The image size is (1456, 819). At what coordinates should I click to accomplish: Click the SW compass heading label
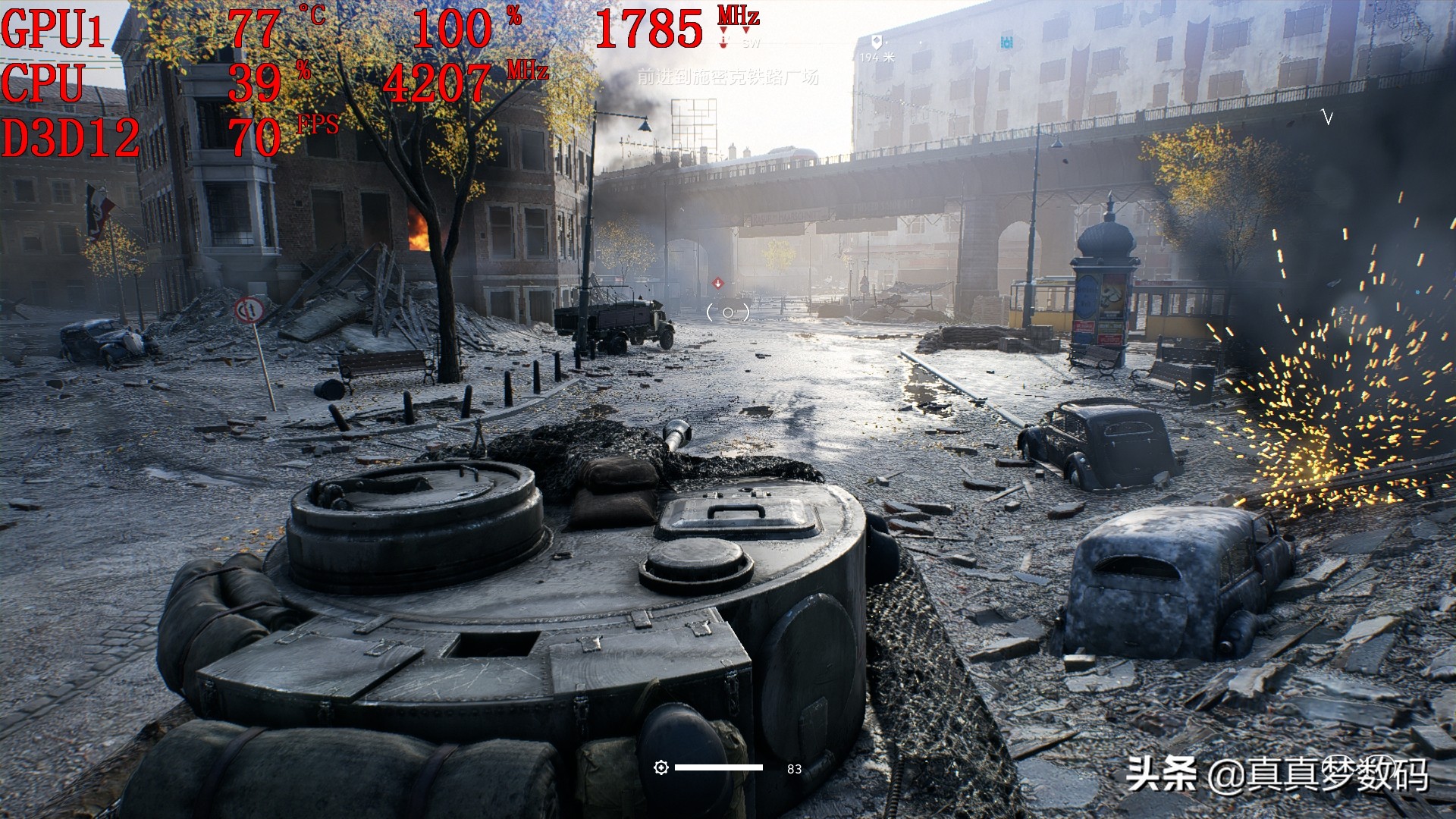pos(751,43)
